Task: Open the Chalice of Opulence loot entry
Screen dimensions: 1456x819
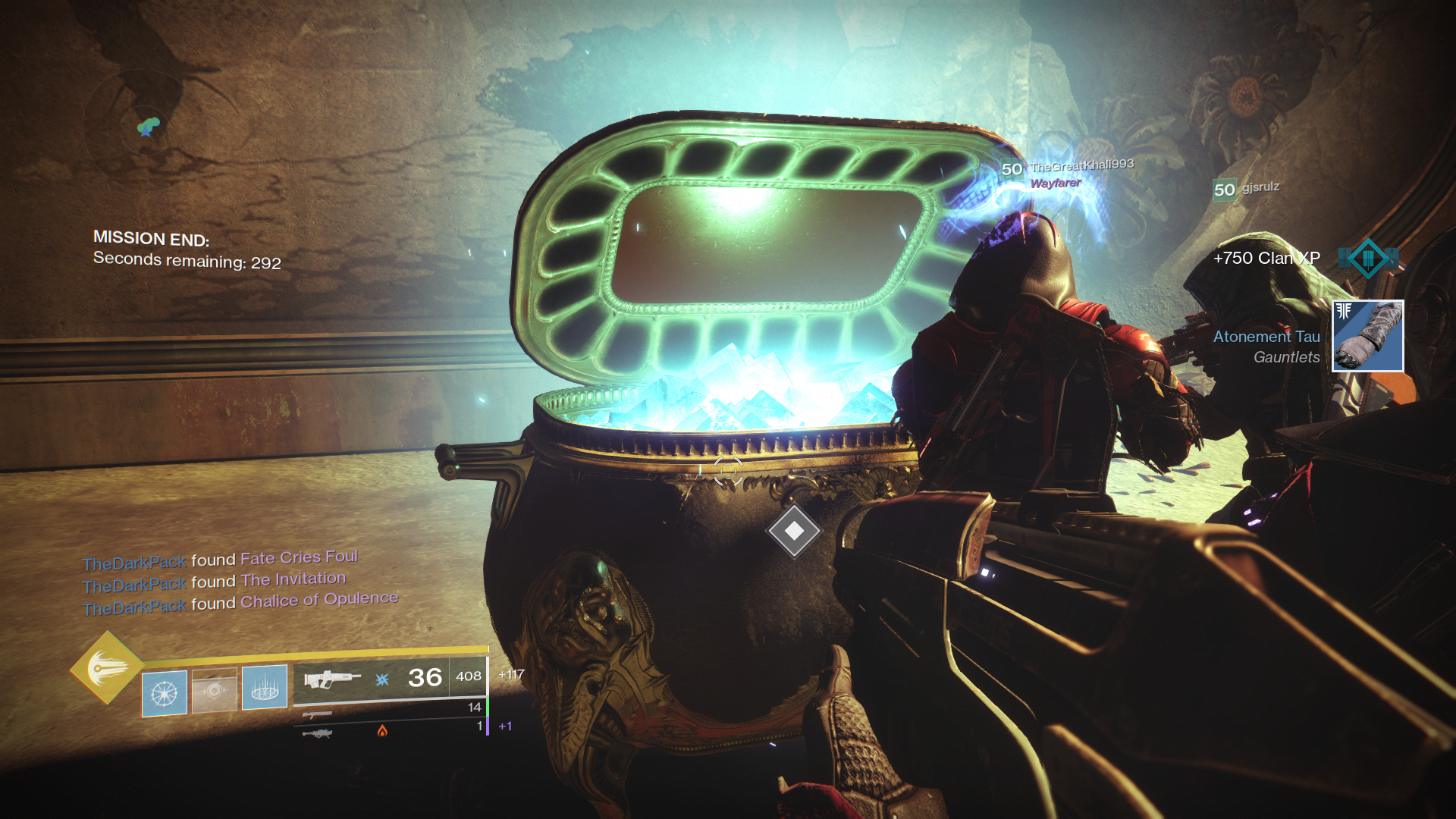Action: [x=318, y=601]
